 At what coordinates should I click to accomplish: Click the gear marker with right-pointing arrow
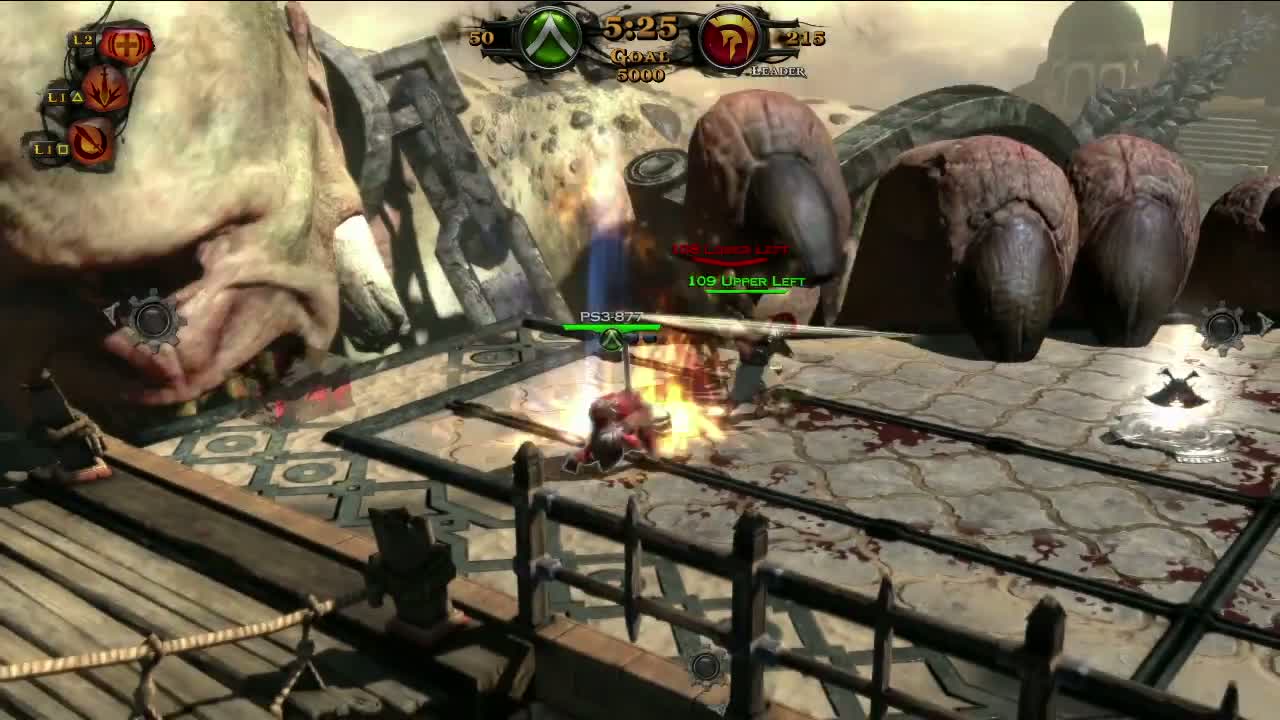(x=1224, y=326)
